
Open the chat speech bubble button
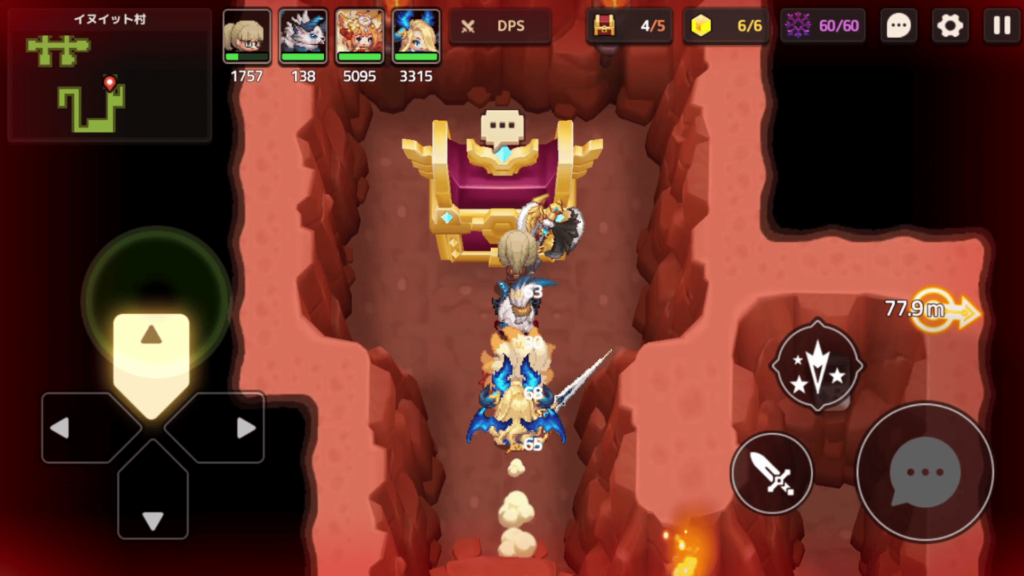click(899, 25)
